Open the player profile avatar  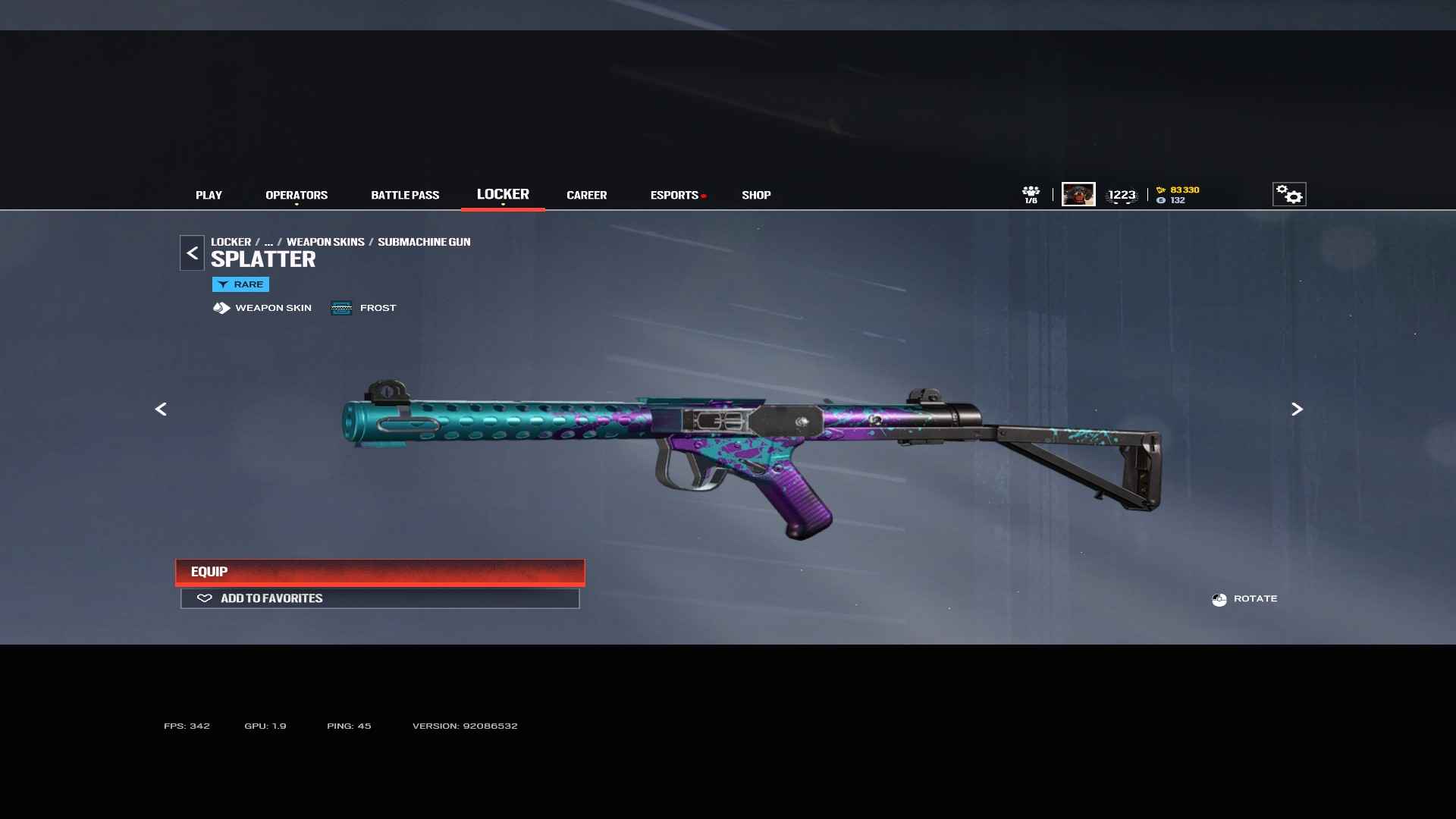pyautogui.click(x=1078, y=195)
